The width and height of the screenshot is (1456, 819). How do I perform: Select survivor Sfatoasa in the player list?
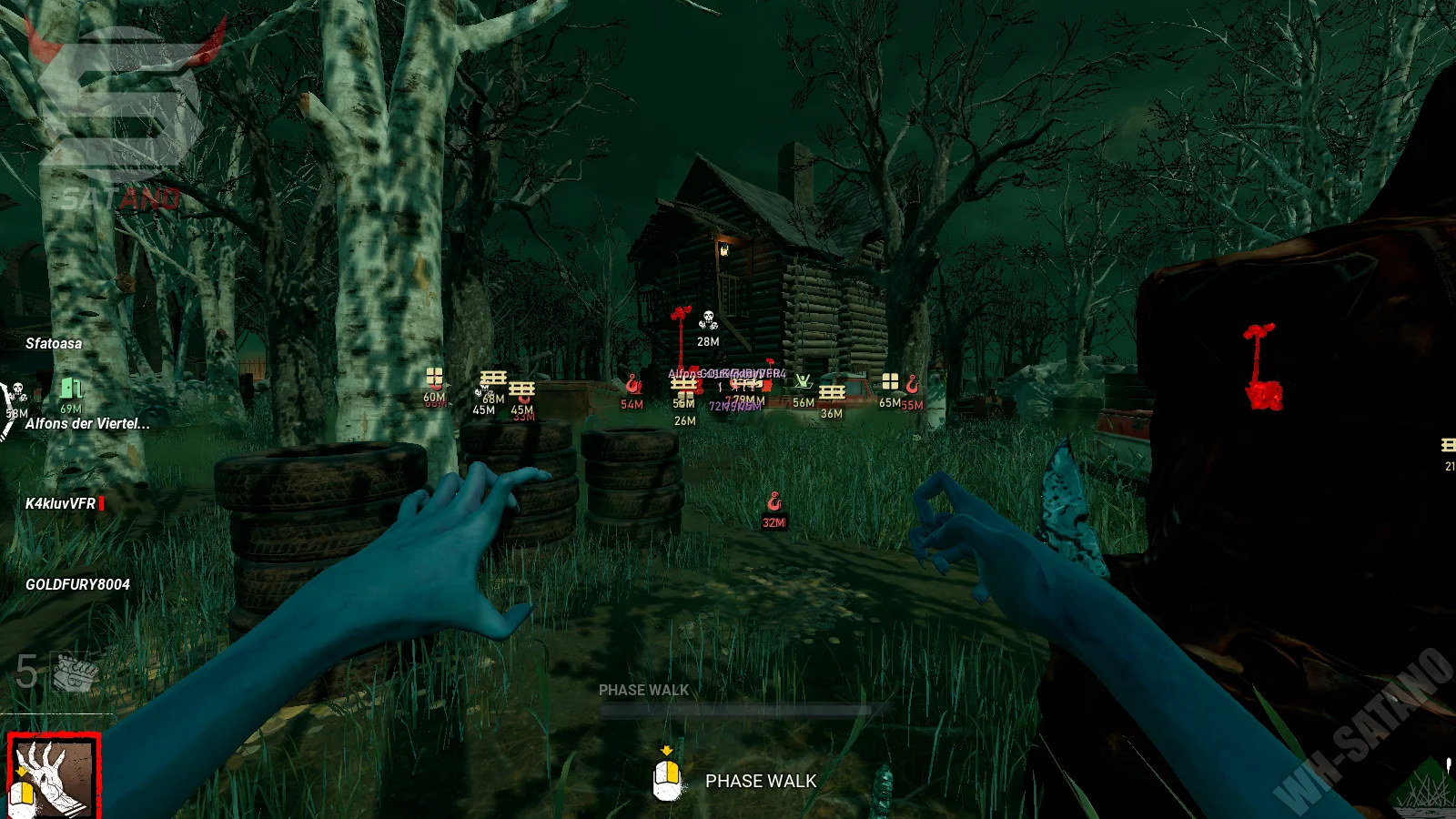coord(54,343)
